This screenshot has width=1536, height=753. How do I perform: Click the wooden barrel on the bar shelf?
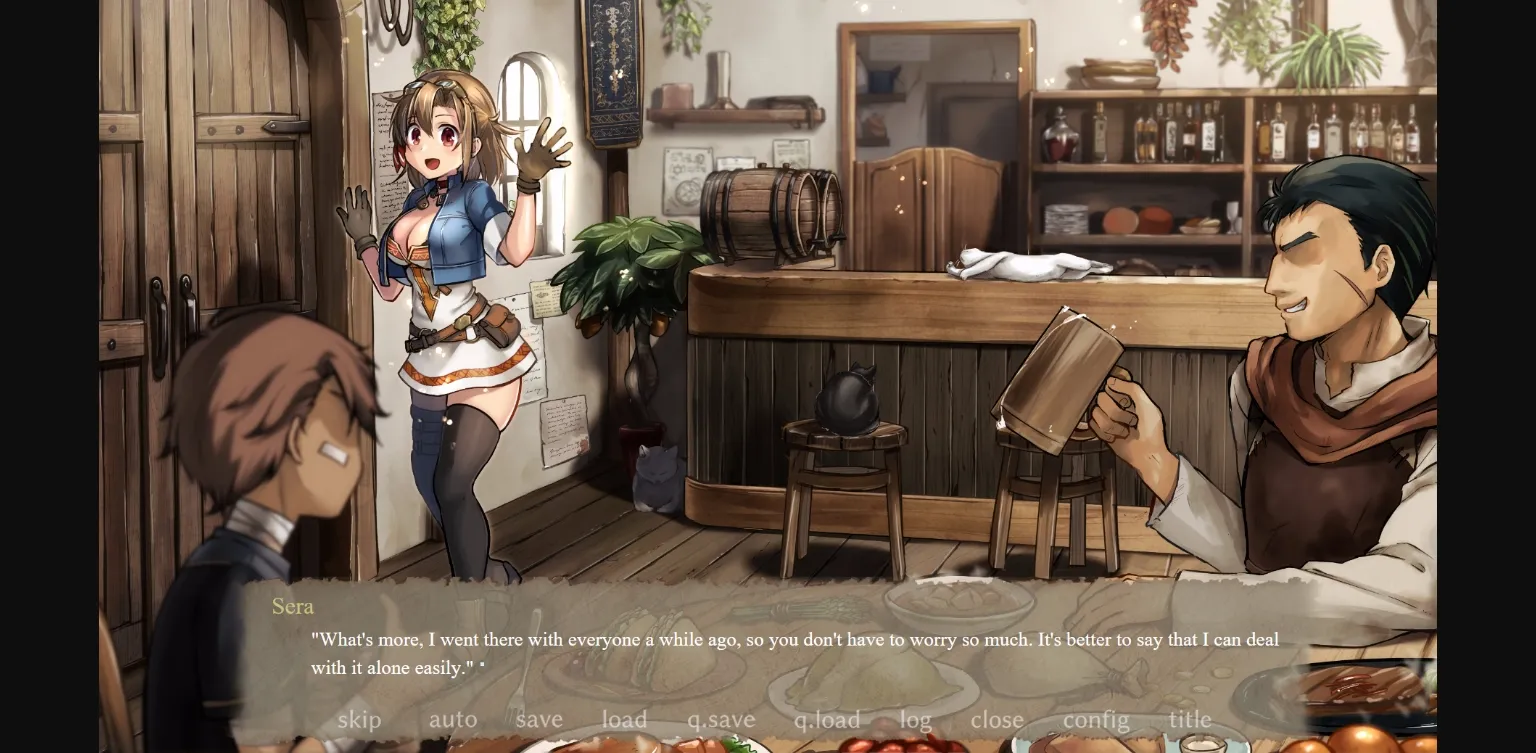click(x=765, y=215)
